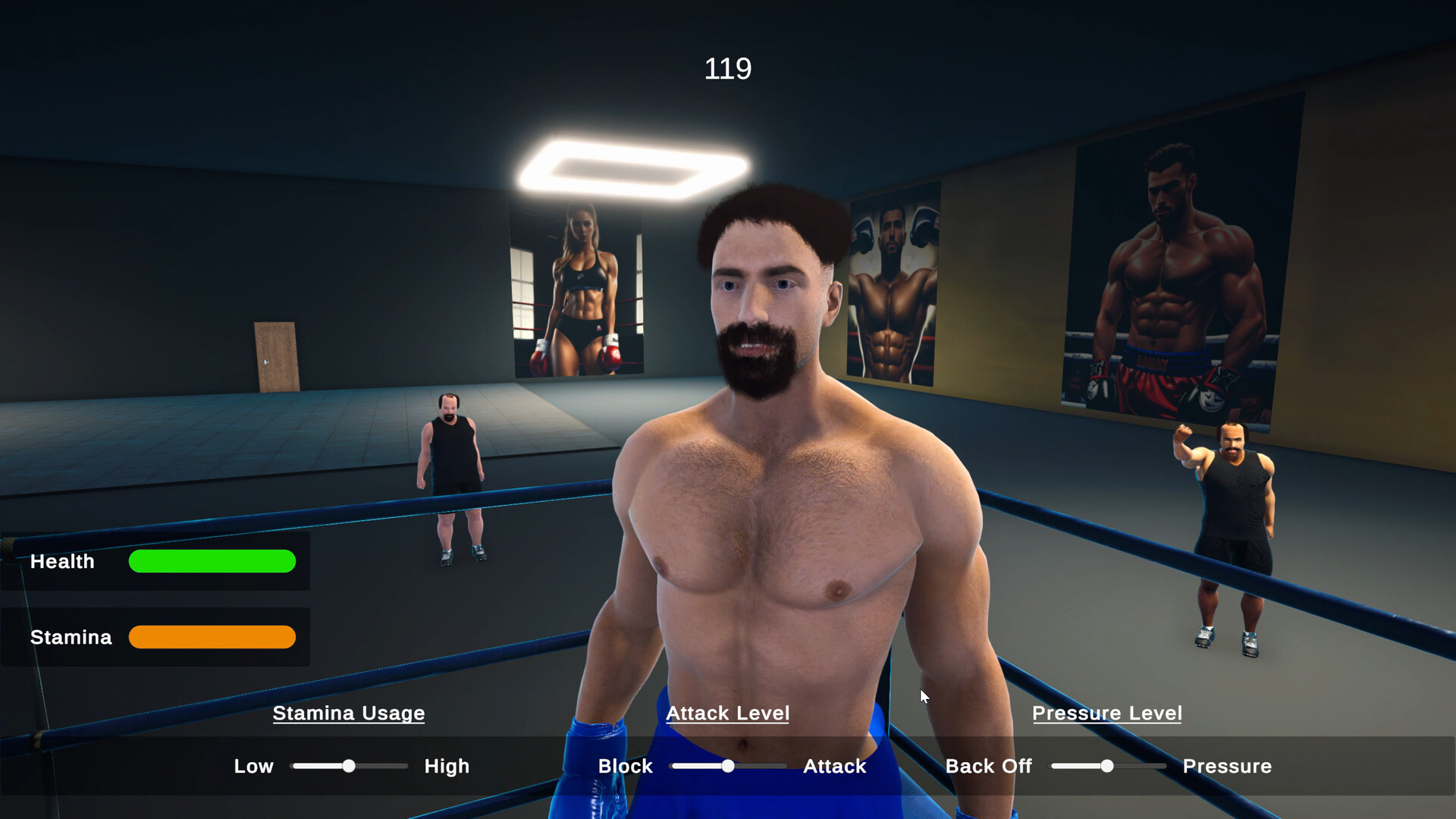The width and height of the screenshot is (1456, 819).
Task: Click the Attack Level slider handle
Action: [726, 766]
